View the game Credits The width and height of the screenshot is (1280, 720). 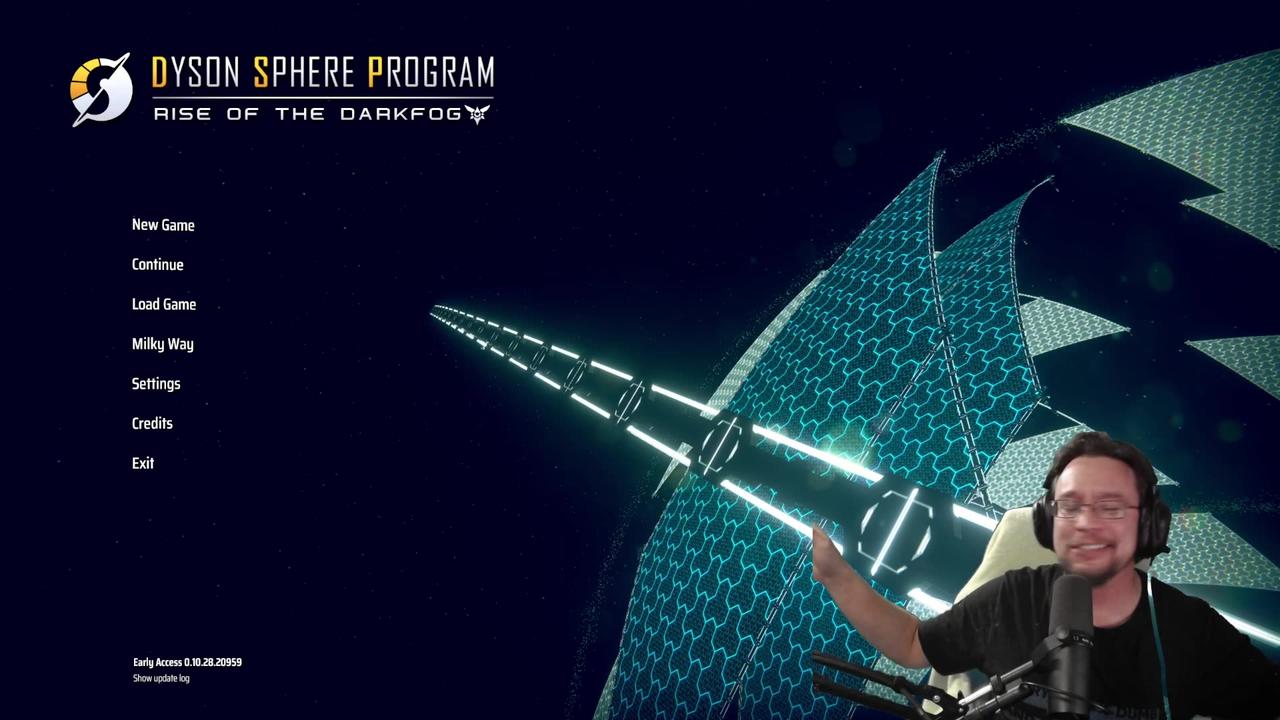tap(152, 423)
